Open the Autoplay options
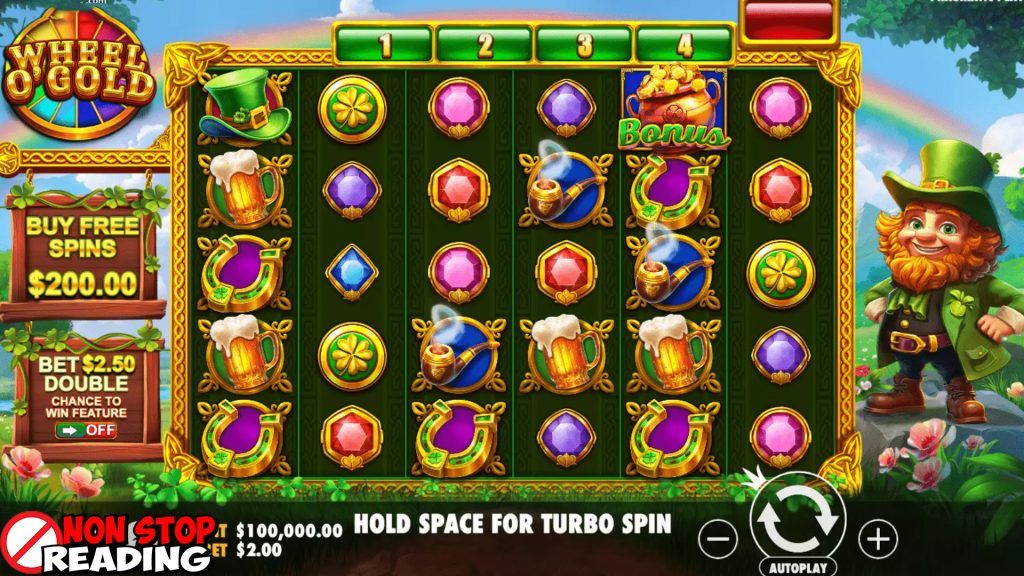The width and height of the screenshot is (1024, 576). pyautogui.click(x=796, y=566)
